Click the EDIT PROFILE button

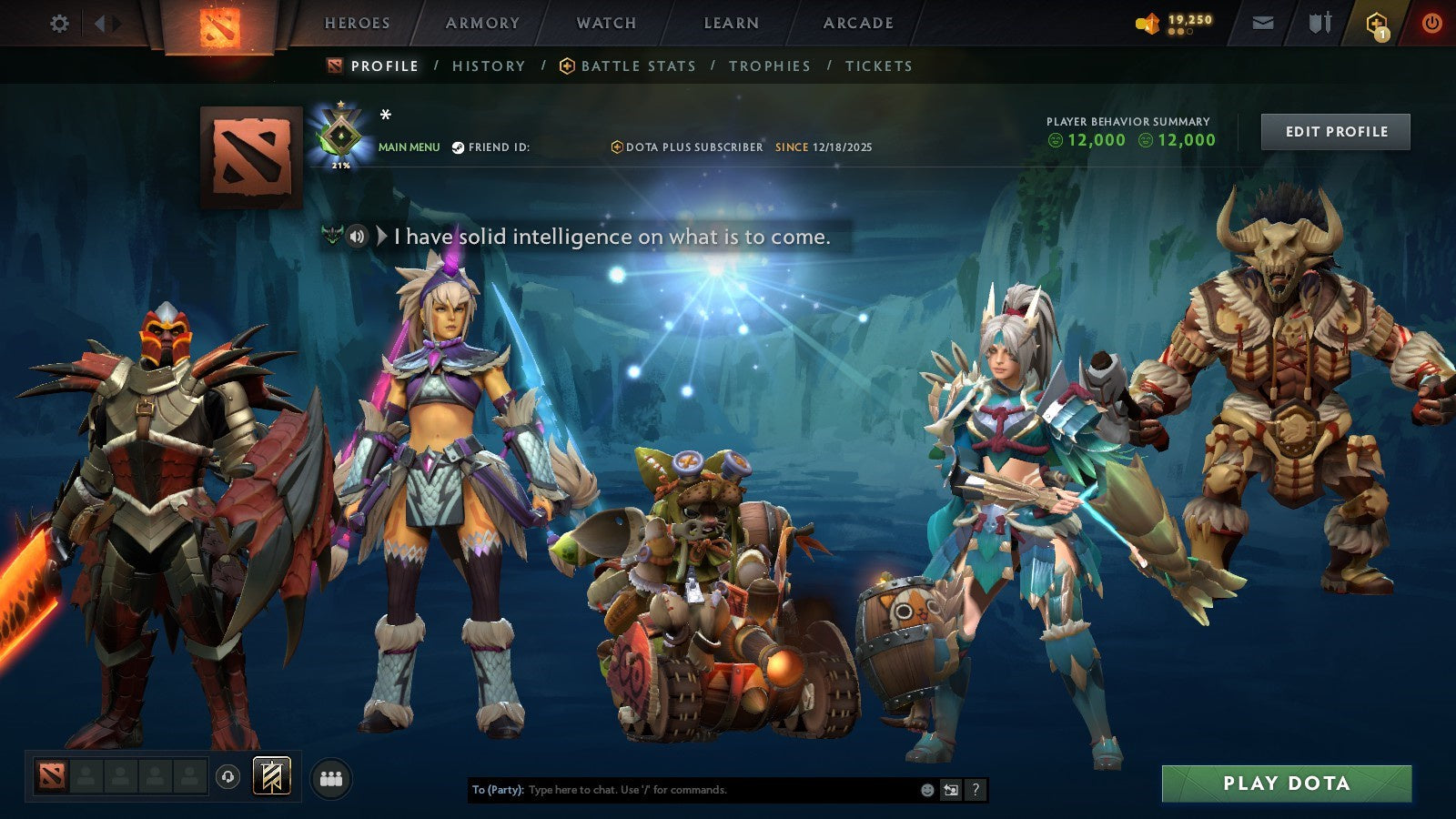(x=1334, y=131)
